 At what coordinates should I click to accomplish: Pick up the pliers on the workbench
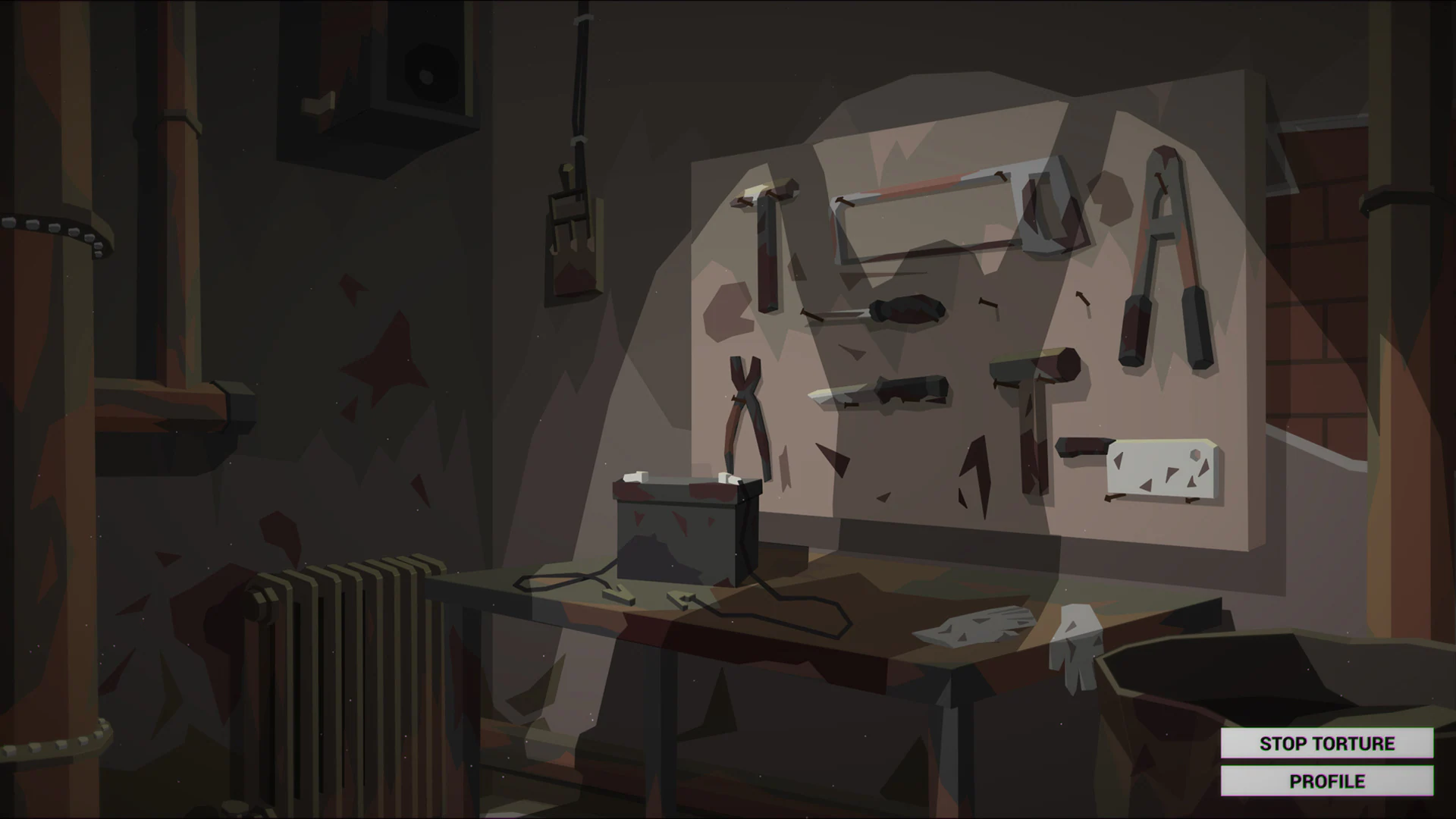click(747, 413)
